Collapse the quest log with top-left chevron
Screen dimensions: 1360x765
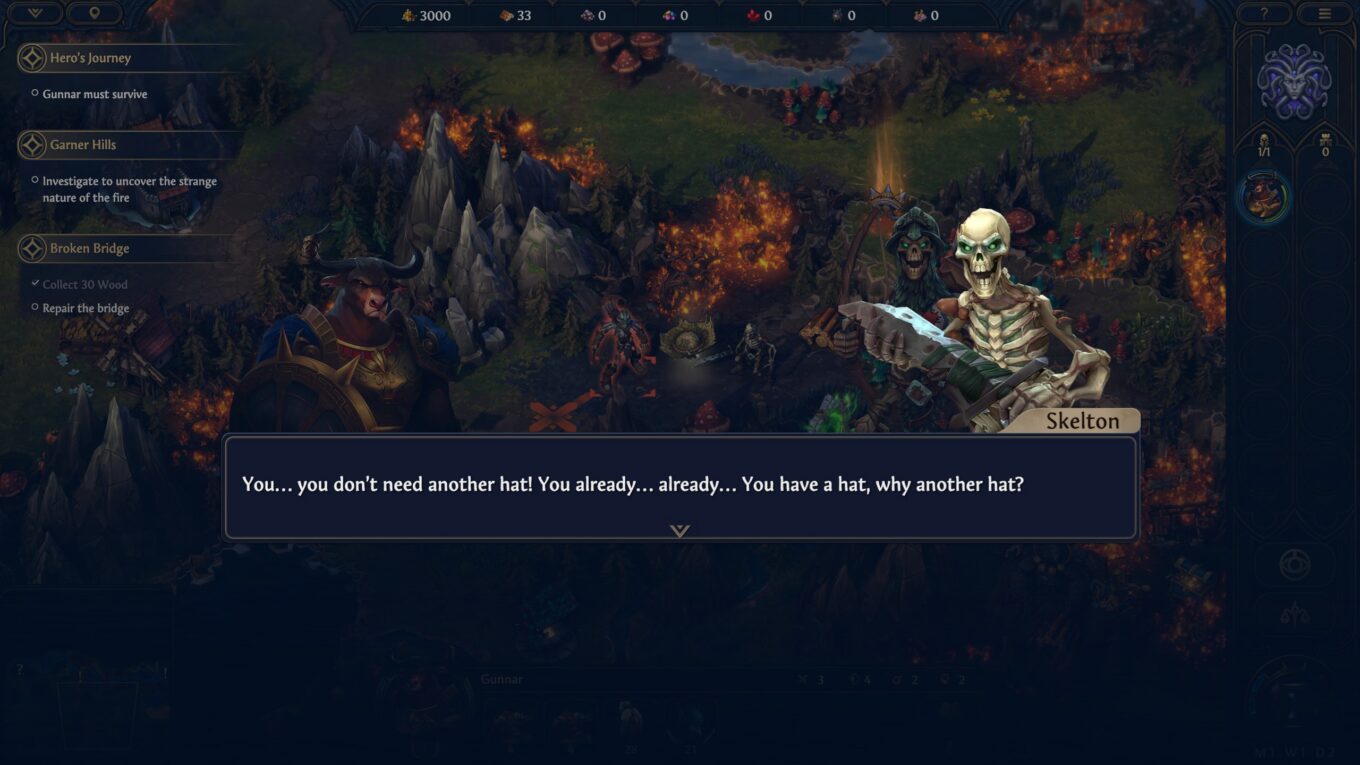point(33,12)
